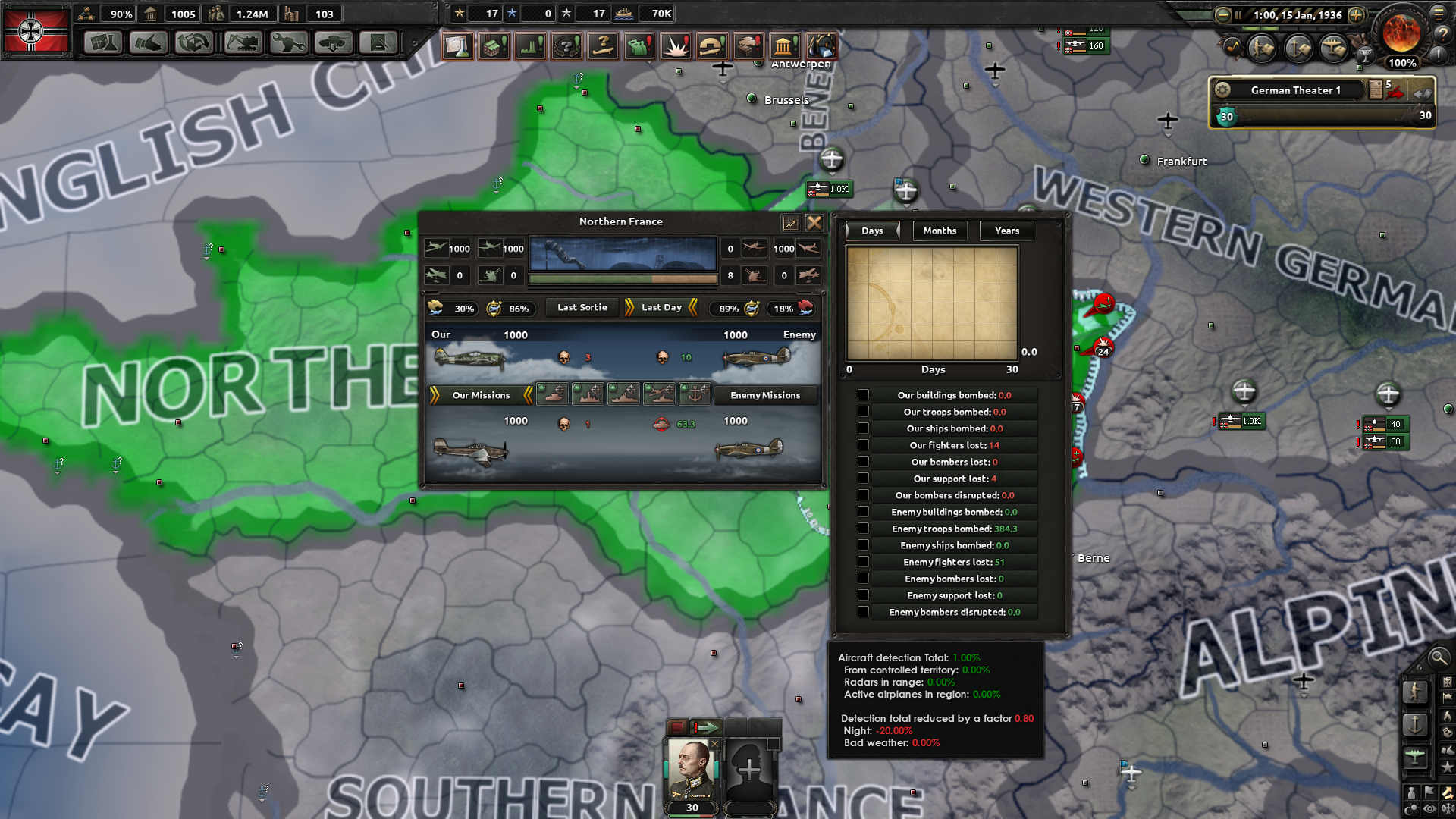Collapse the German Theater 1 panel

tap(1423, 92)
